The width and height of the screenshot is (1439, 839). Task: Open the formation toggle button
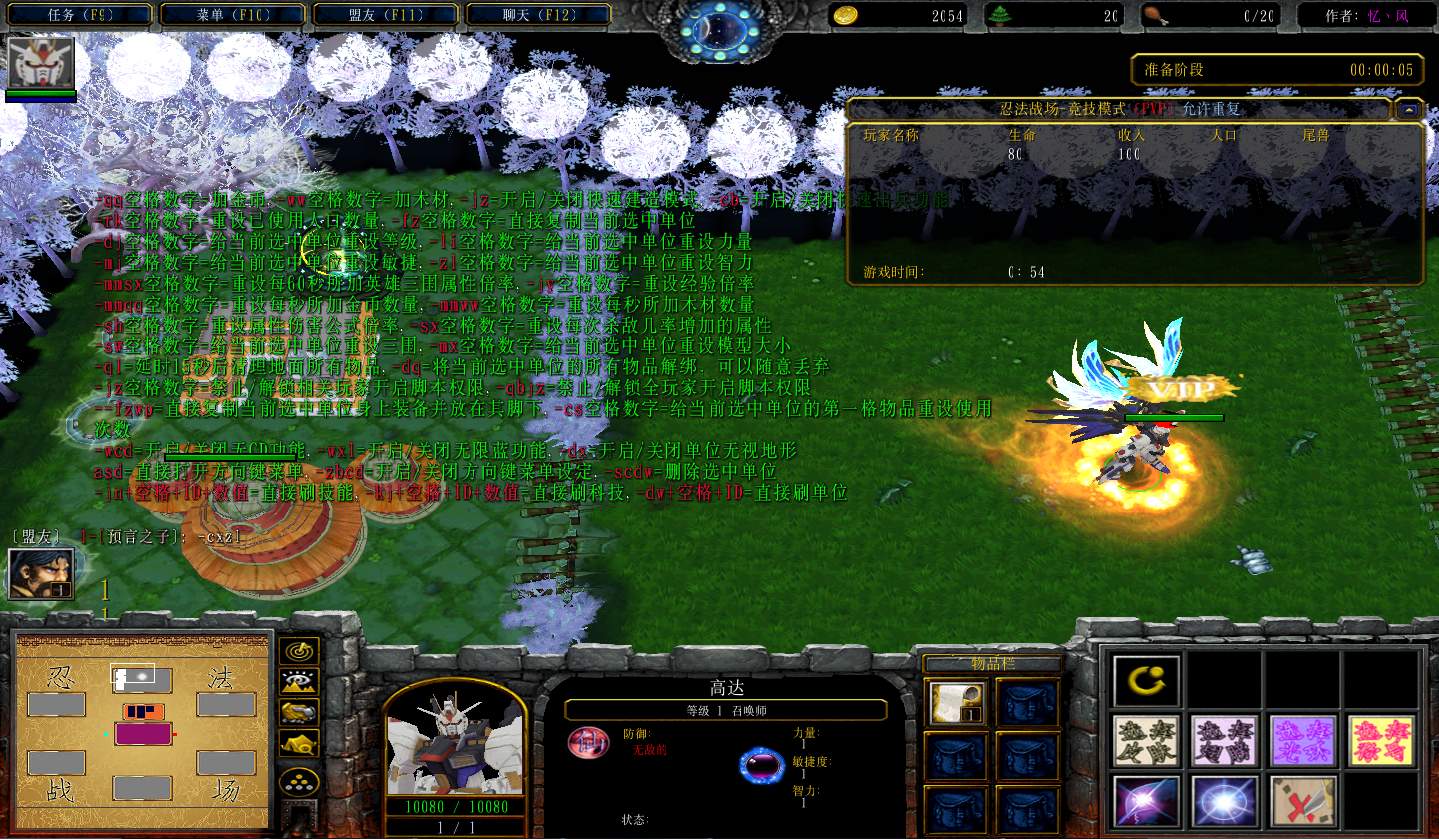pos(299,781)
